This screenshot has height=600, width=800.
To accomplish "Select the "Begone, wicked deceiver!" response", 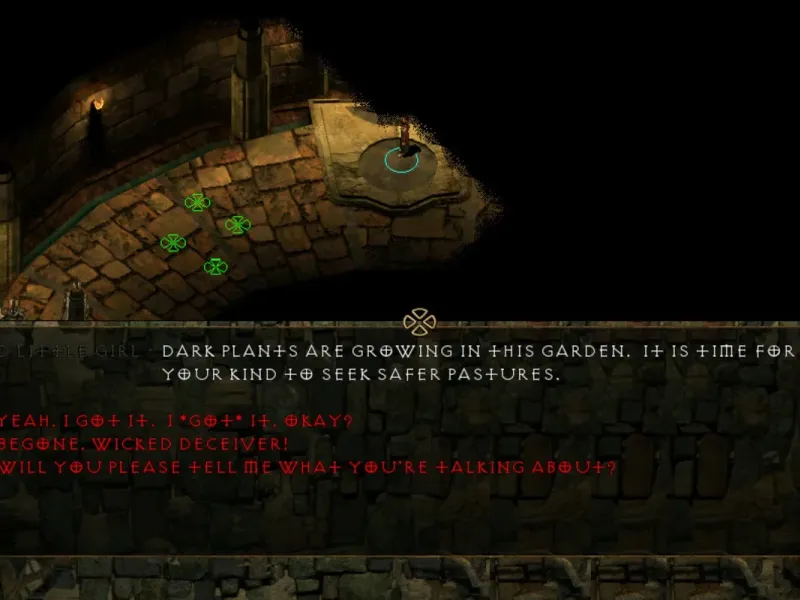I will coord(145,443).
